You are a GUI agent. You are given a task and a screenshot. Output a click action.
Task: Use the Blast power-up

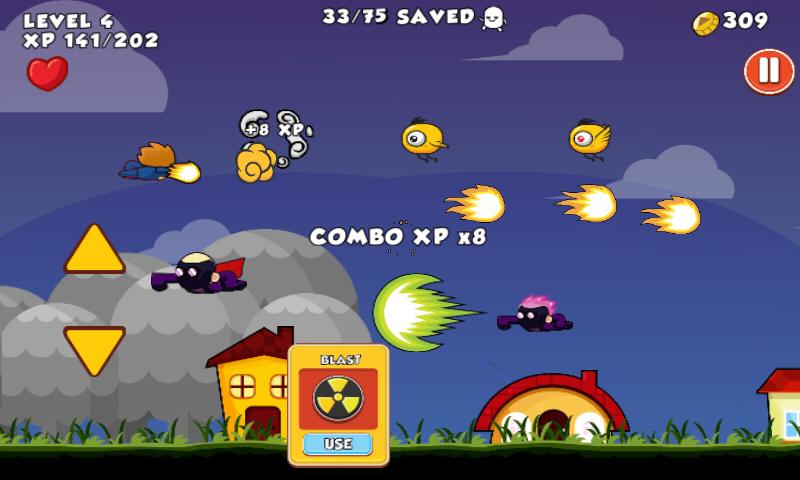[x=338, y=443]
